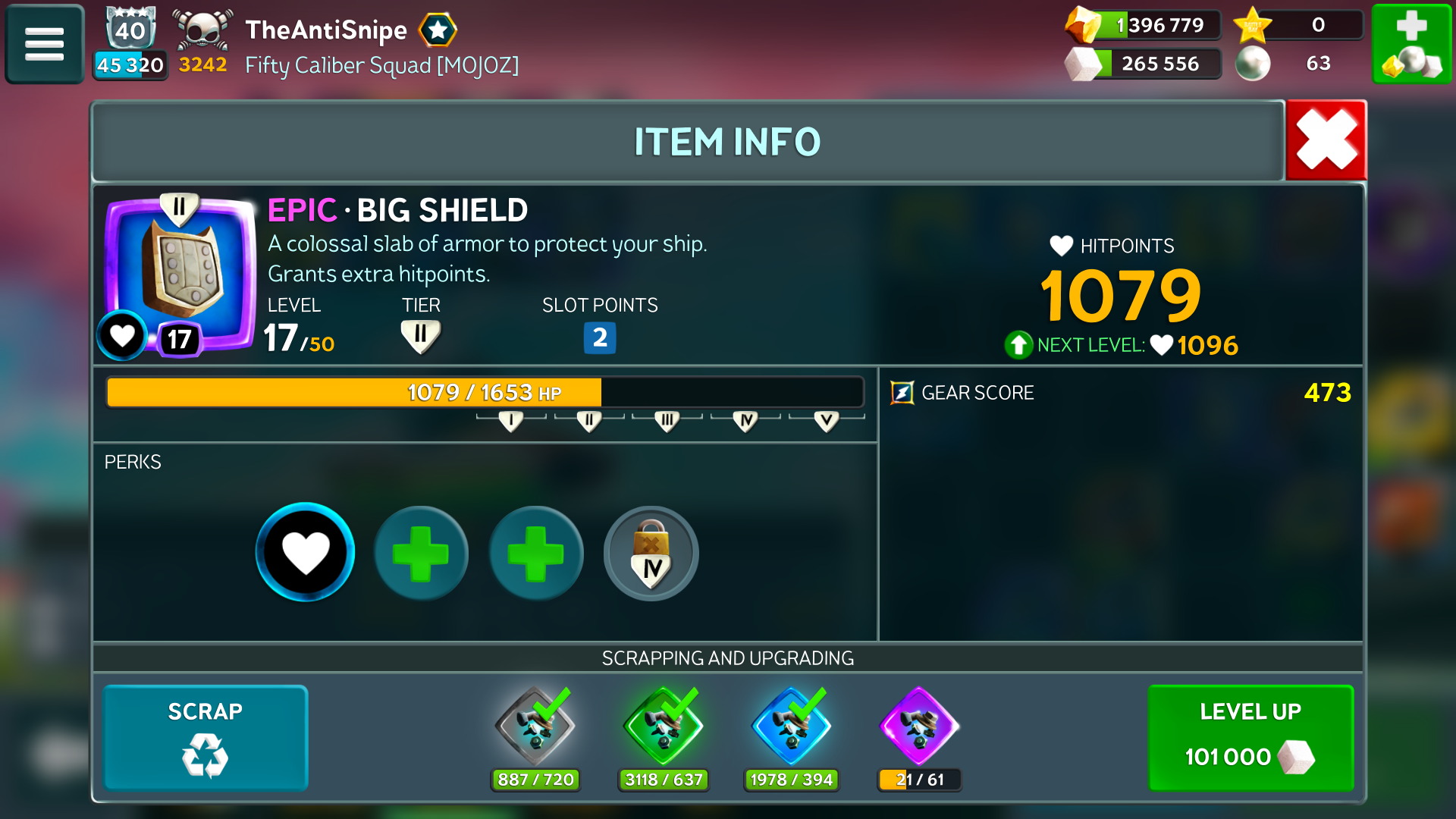Level up the shield for 101 000
Screen dimensions: 1456x819
pyautogui.click(x=1250, y=737)
